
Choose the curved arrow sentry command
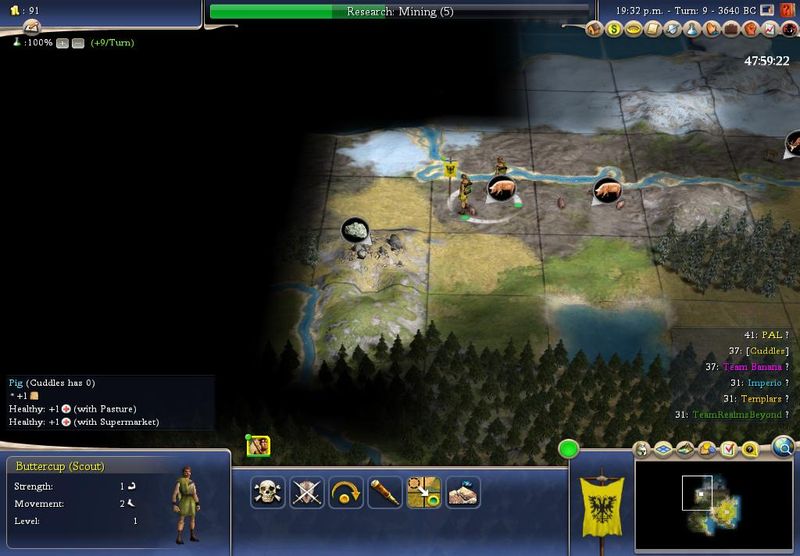click(346, 491)
